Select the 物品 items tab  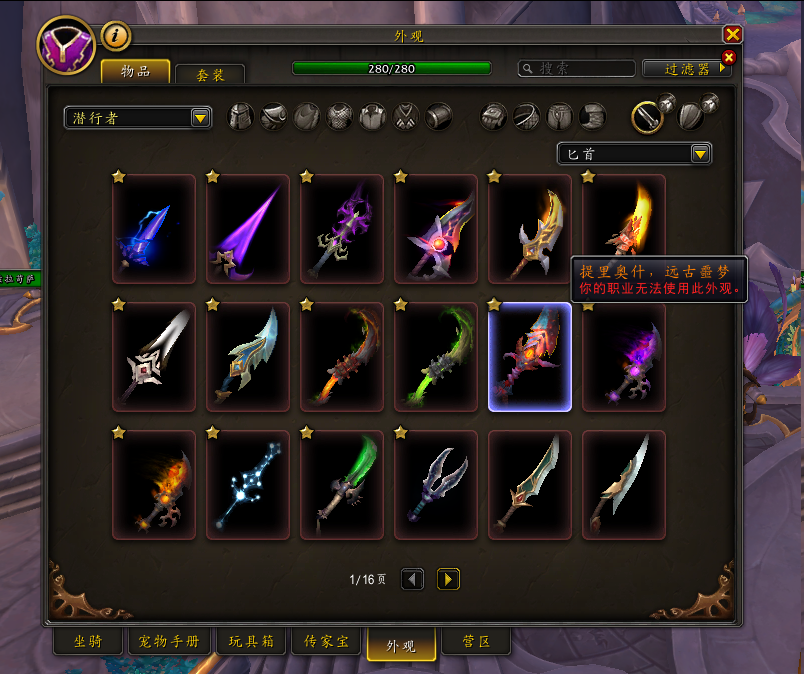135,71
